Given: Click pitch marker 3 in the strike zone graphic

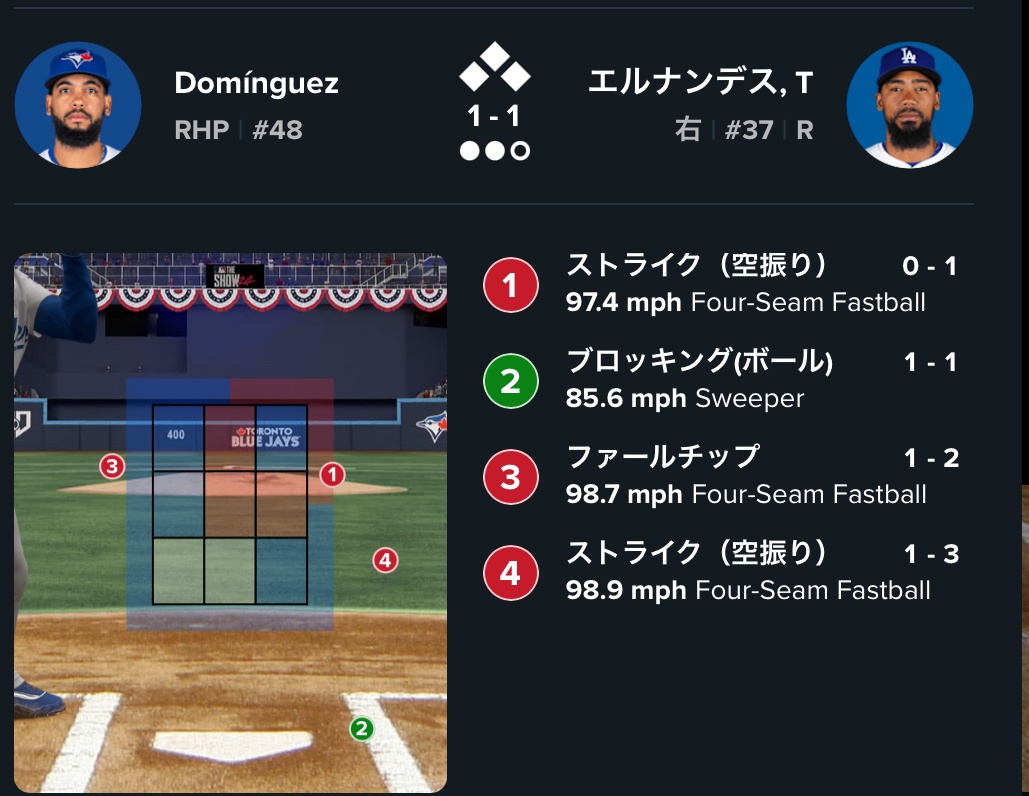Looking at the screenshot, I should 112,466.
